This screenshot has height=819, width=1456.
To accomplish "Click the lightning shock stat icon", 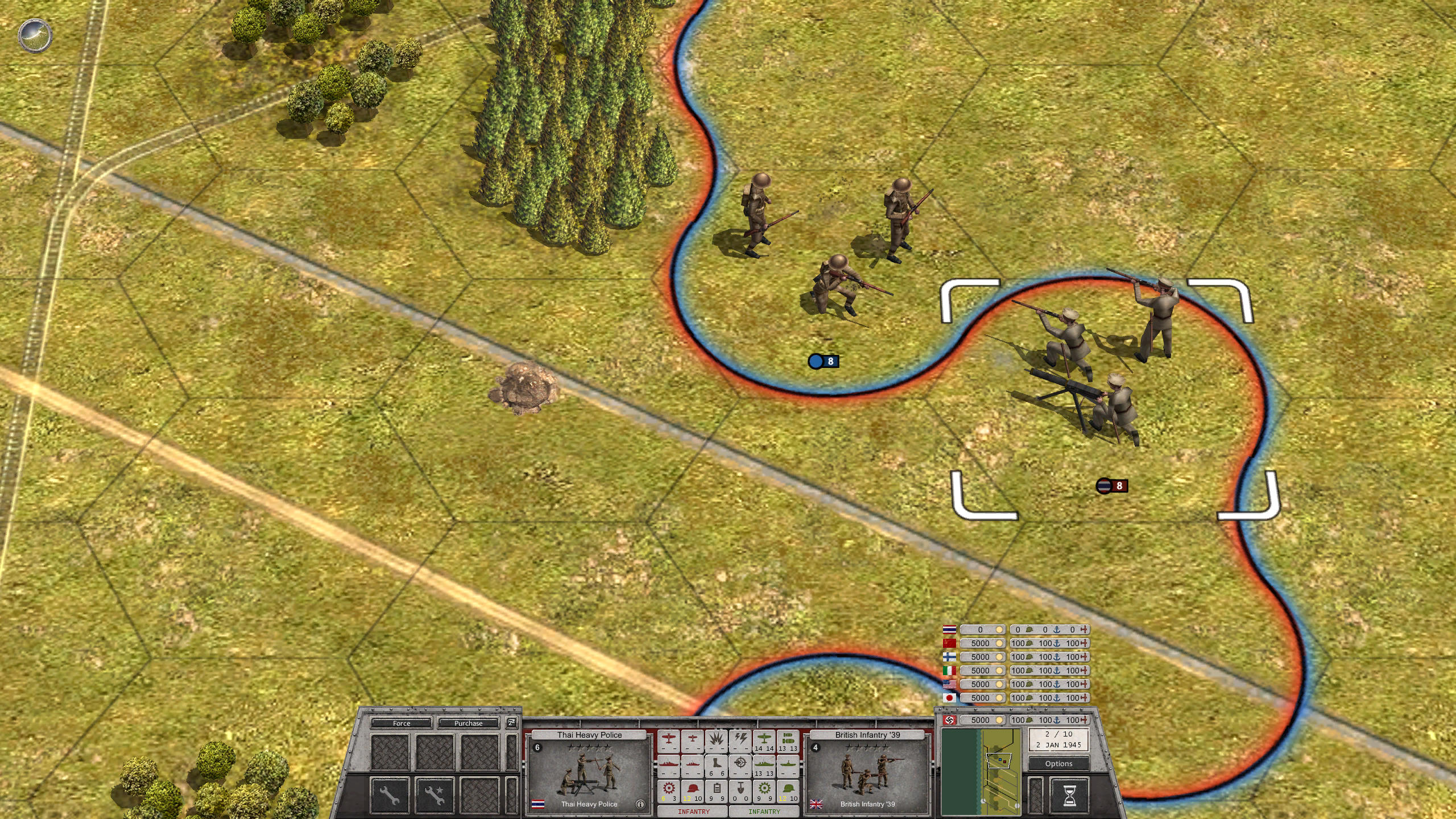I will (741, 739).
